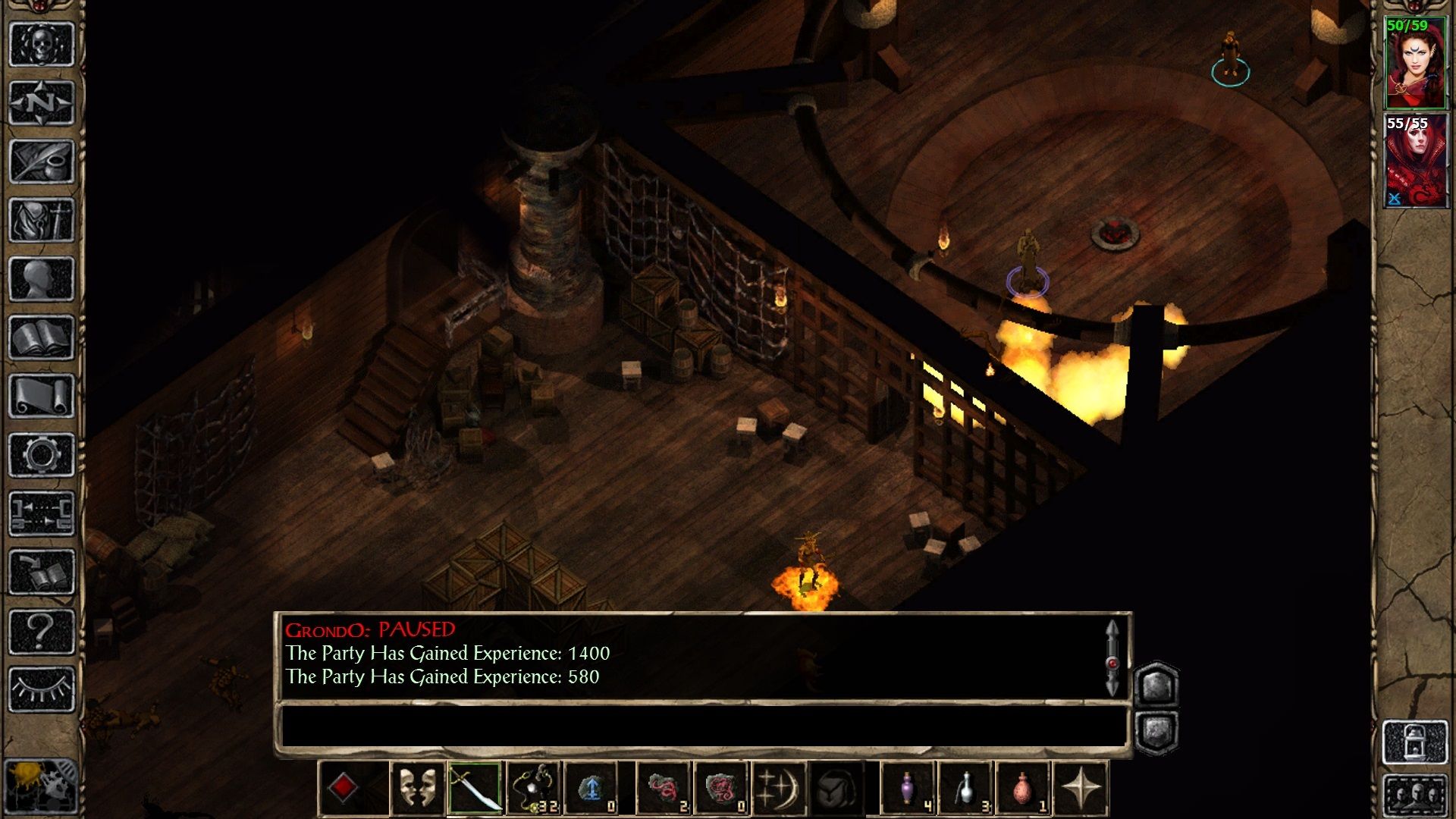
Task: Open the cast spell stars and moon button
Action: 779,789
